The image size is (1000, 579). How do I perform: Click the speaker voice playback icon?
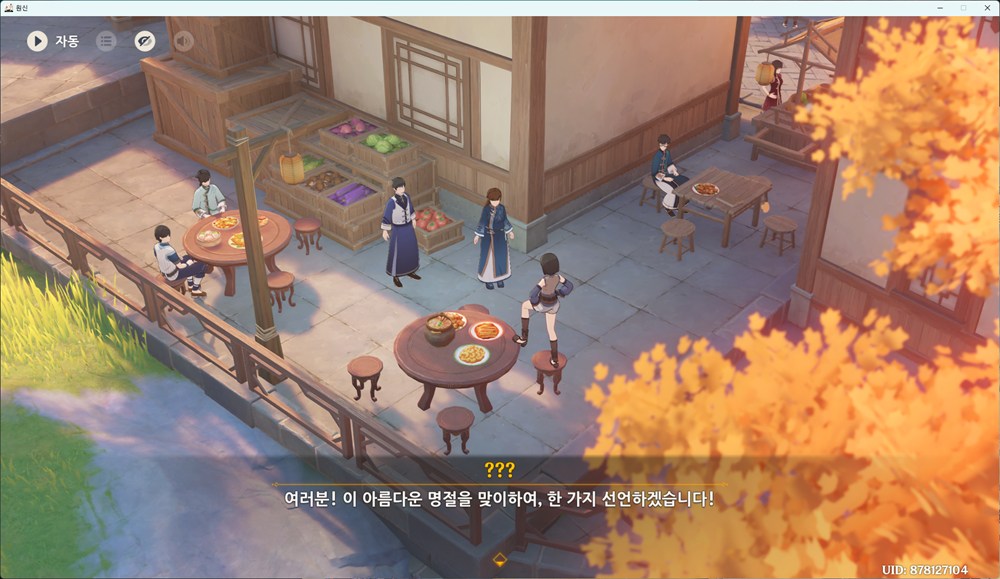coord(184,41)
